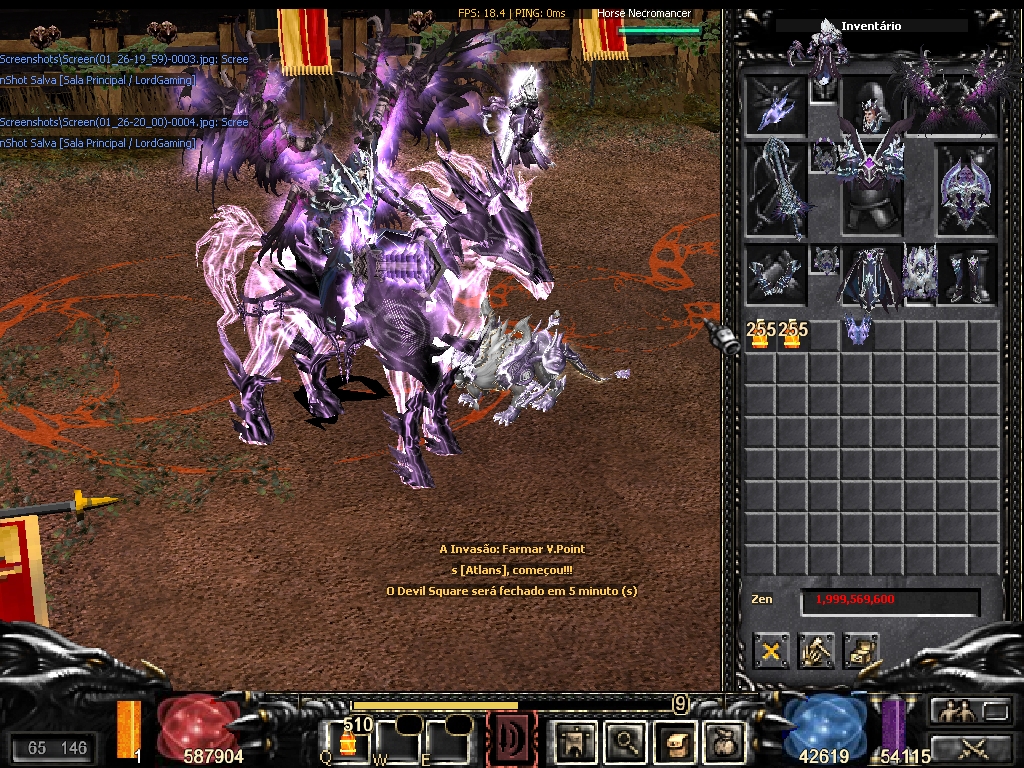Select the equipped wings slot
The width and height of the screenshot is (1024, 768).
pyautogui.click(x=952, y=103)
